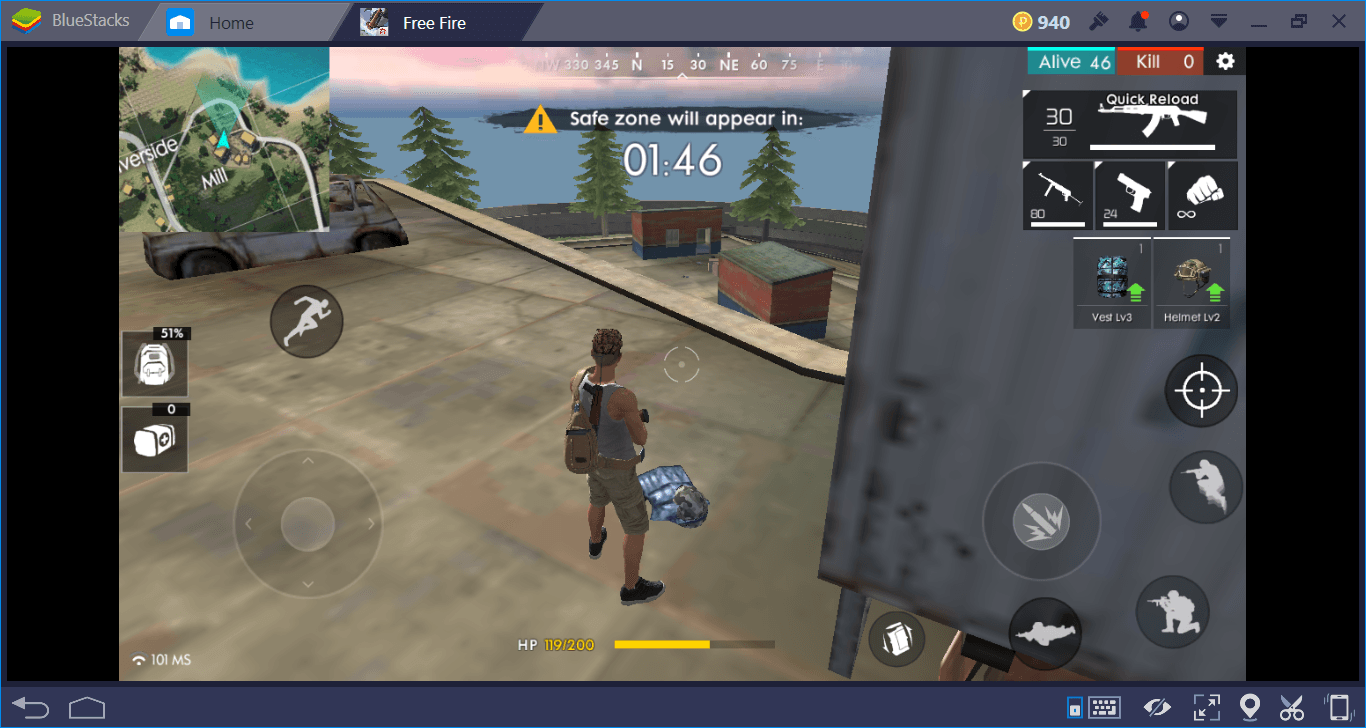Use the medkit icon

coord(155,440)
